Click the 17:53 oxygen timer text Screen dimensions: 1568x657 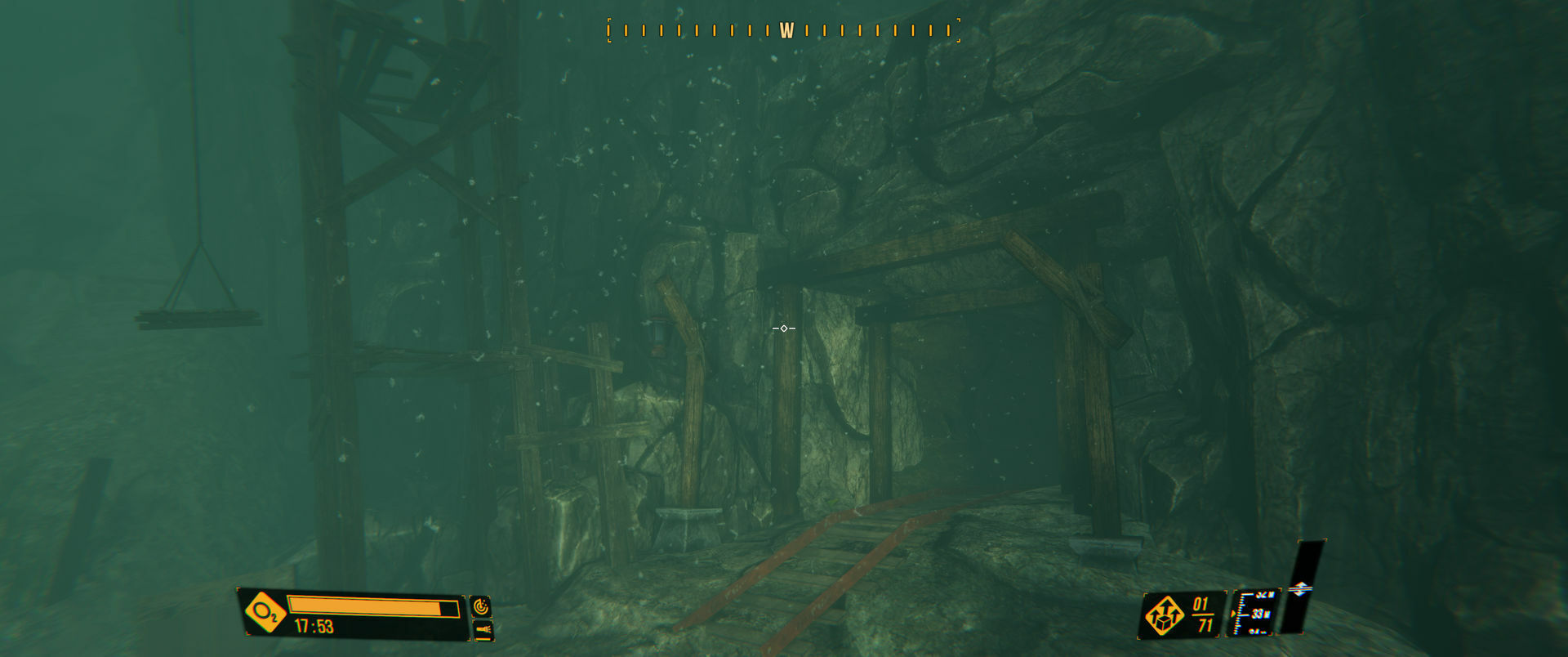click(313, 624)
